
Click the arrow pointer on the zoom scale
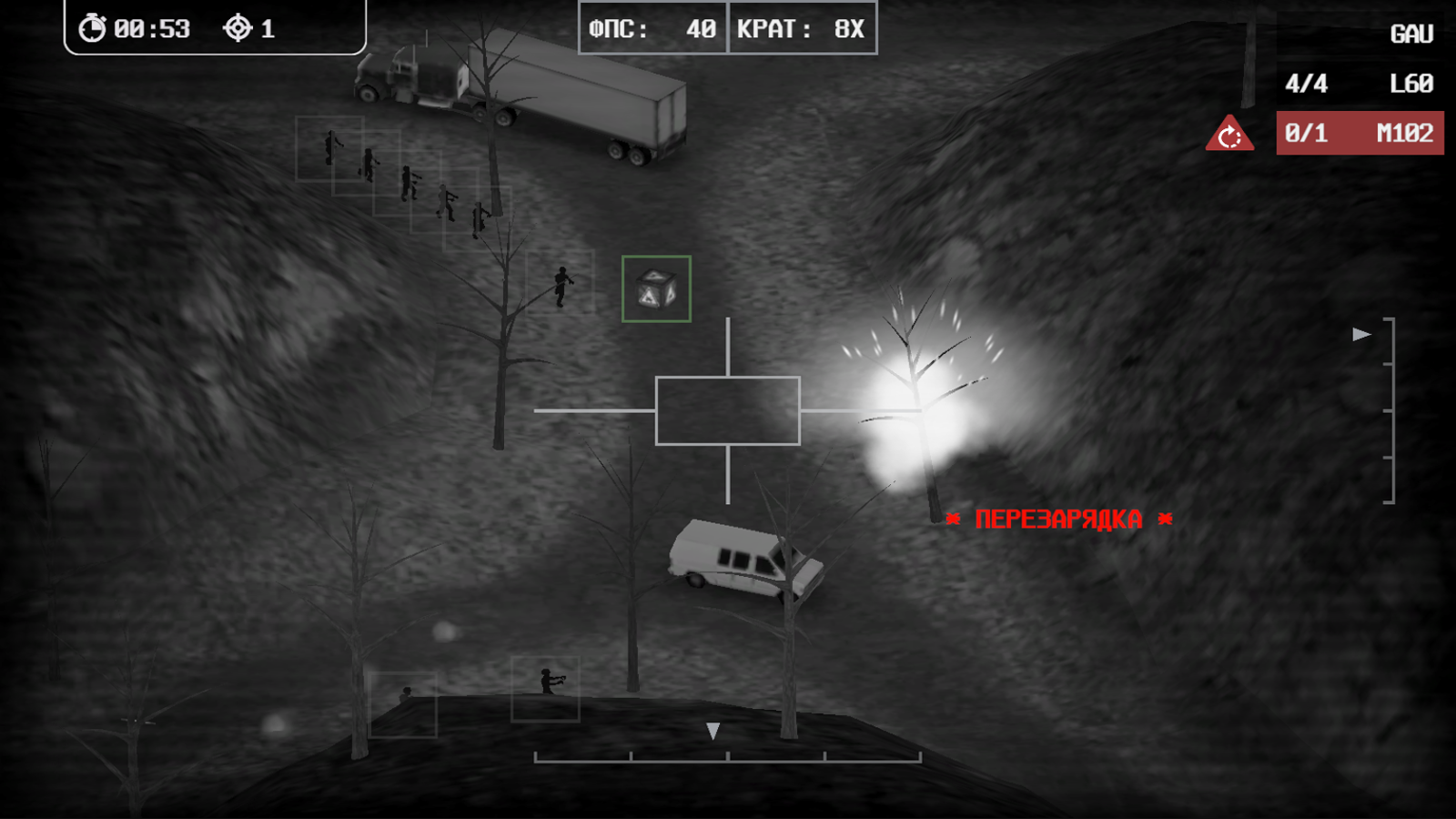click(x=1360, y=335)
